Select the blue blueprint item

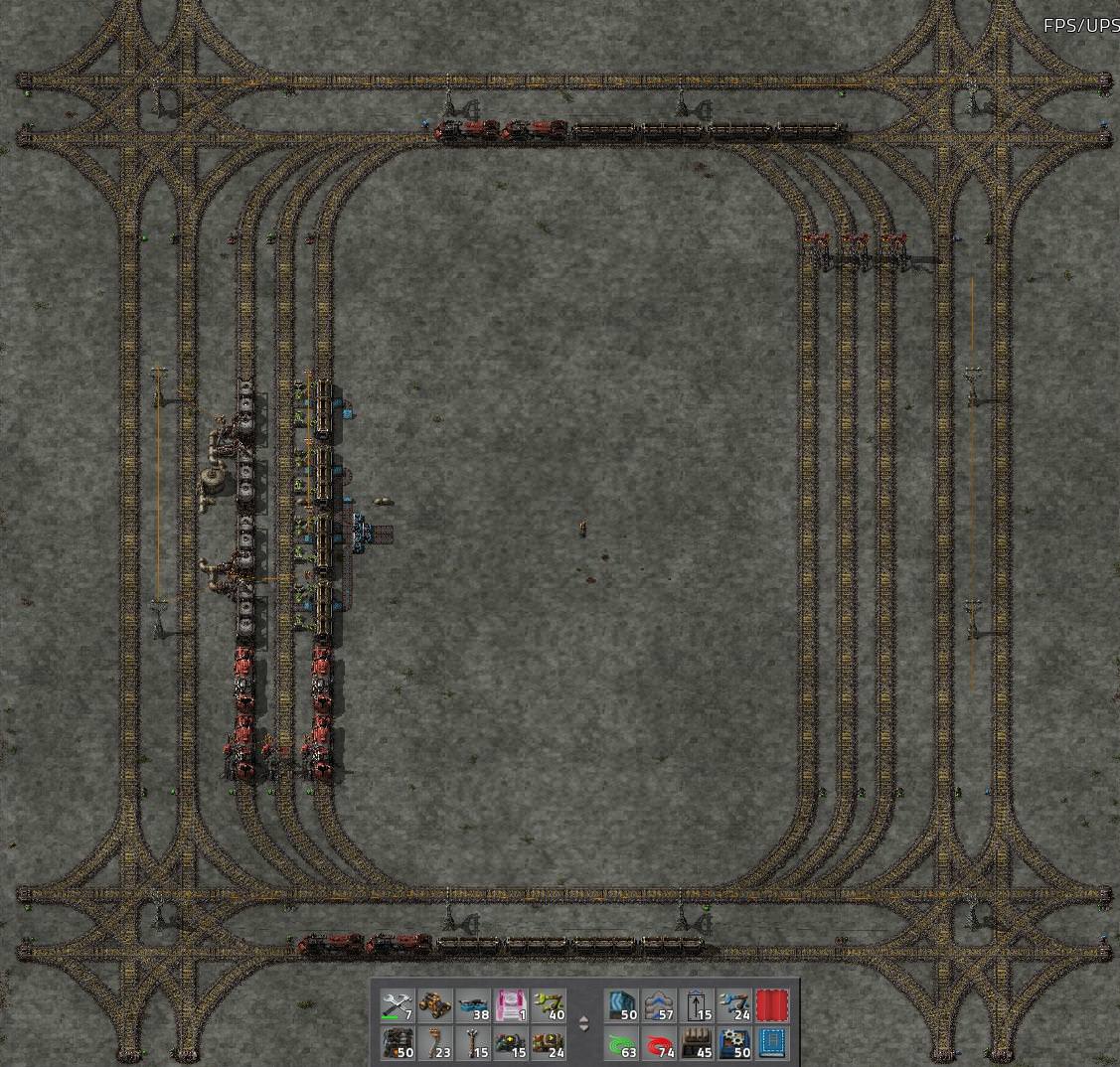(x=772, y=1044)
